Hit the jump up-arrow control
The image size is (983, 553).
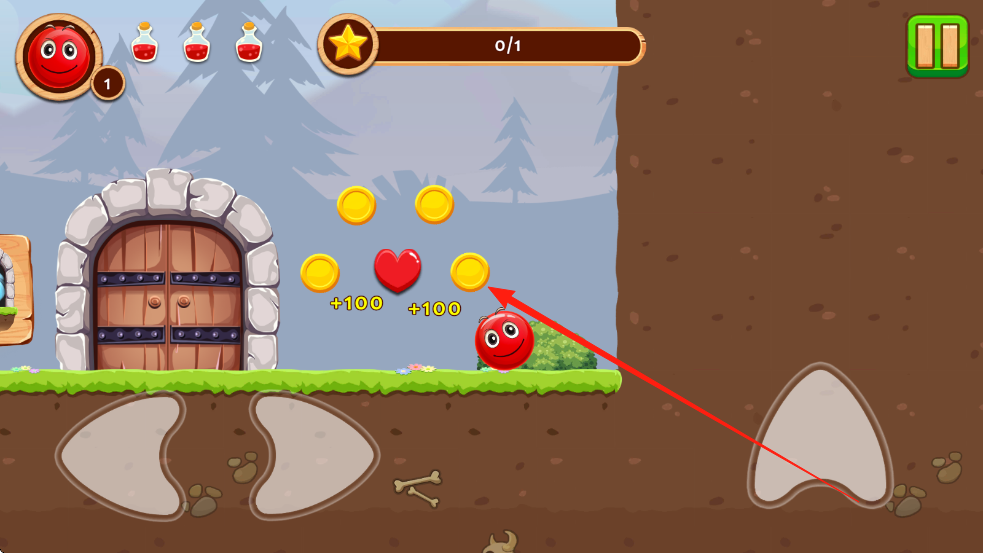pyautogui.click(x=820, y=440)
